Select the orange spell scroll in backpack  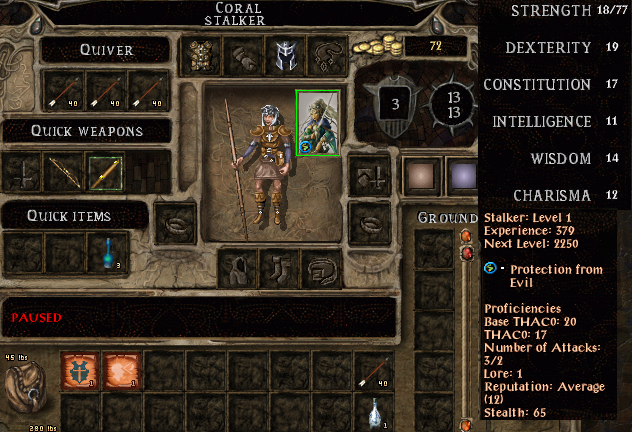pyautogui.click(x=120, y=369)
